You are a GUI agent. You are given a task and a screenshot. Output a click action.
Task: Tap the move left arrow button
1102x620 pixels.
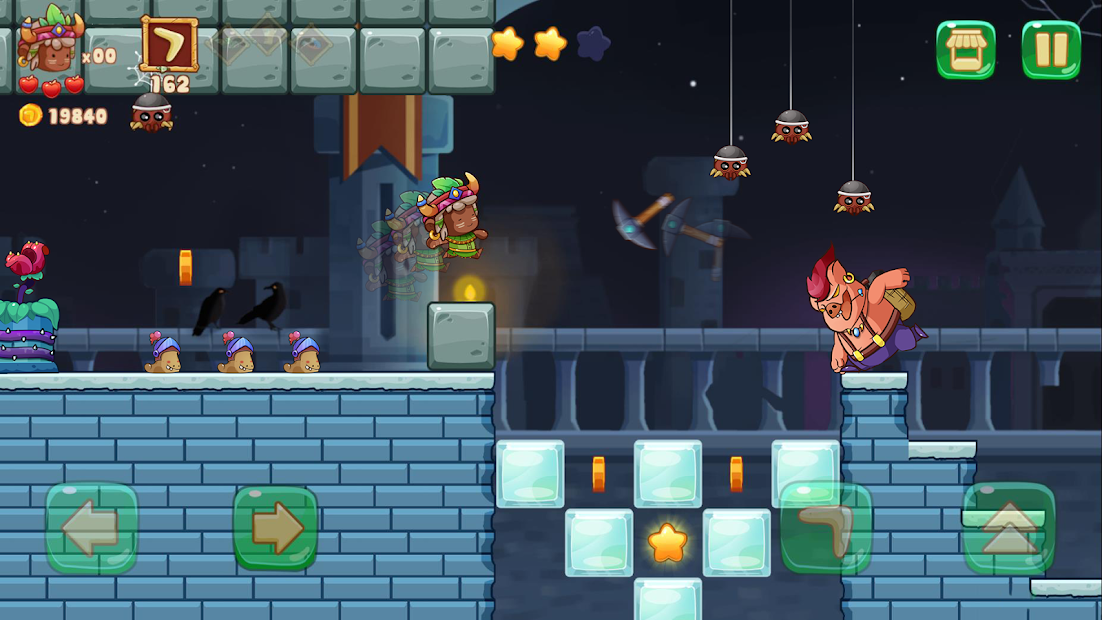point(91,528)
